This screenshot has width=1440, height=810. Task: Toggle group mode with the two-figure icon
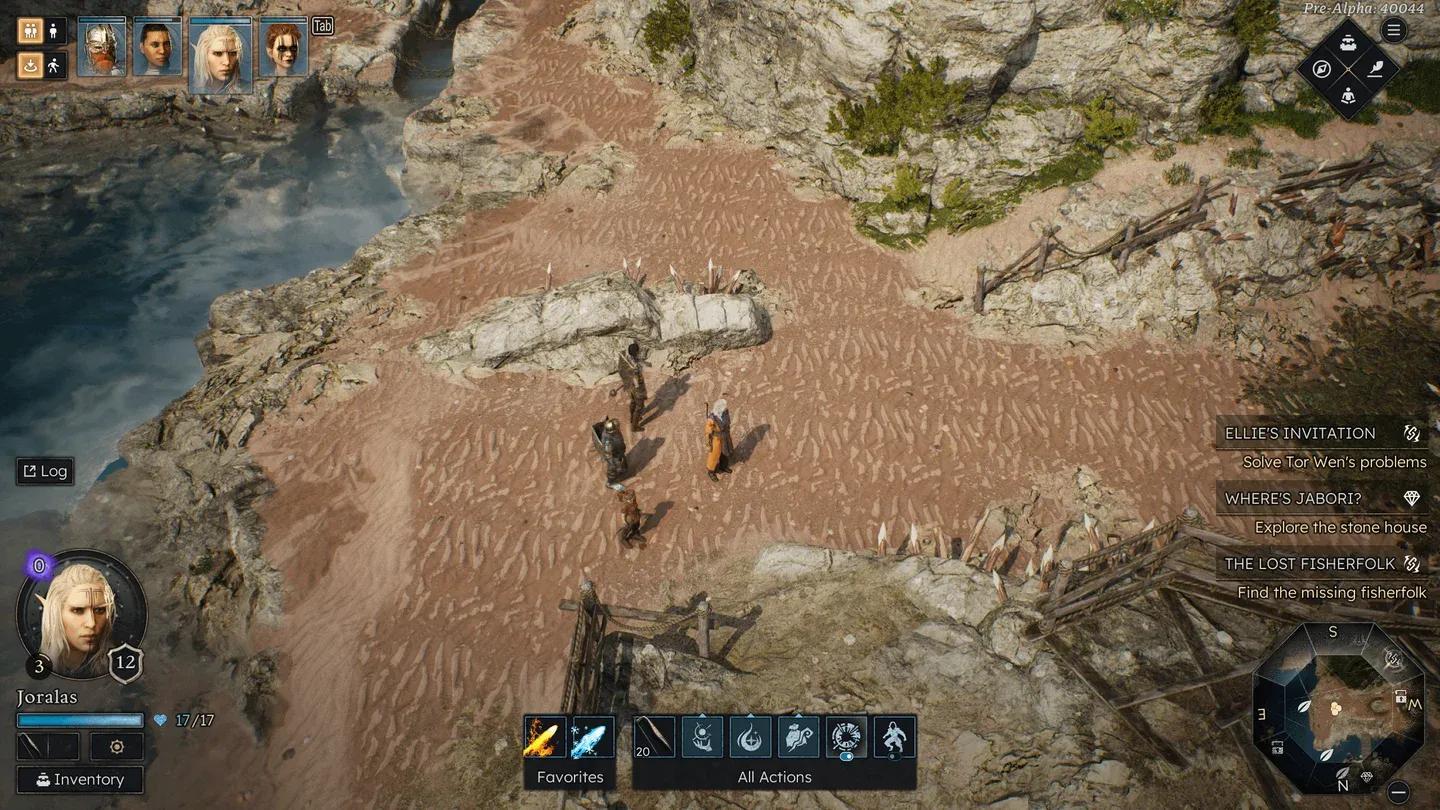(30, 31)
